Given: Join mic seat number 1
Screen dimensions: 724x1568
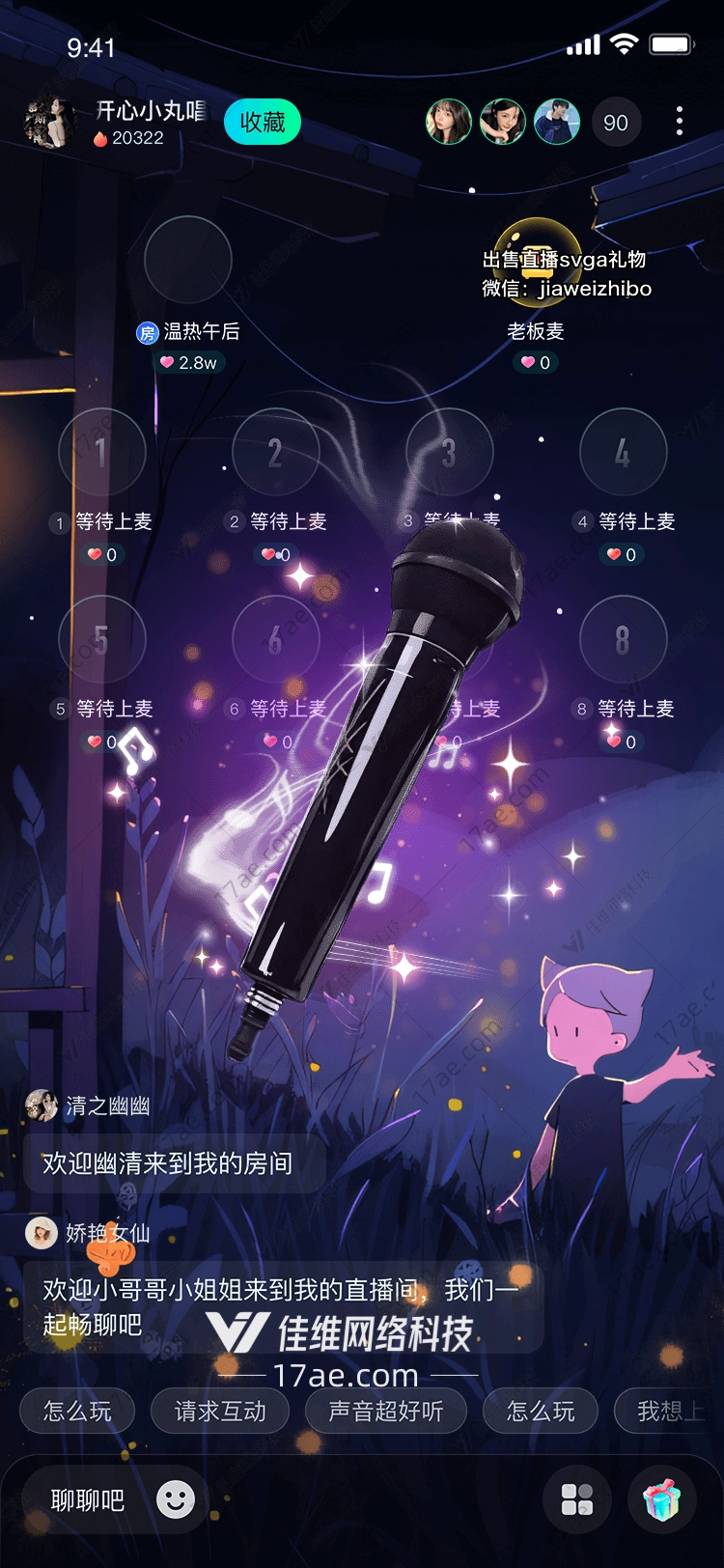Looking at the screenshot, I should [x=102, y=452].
